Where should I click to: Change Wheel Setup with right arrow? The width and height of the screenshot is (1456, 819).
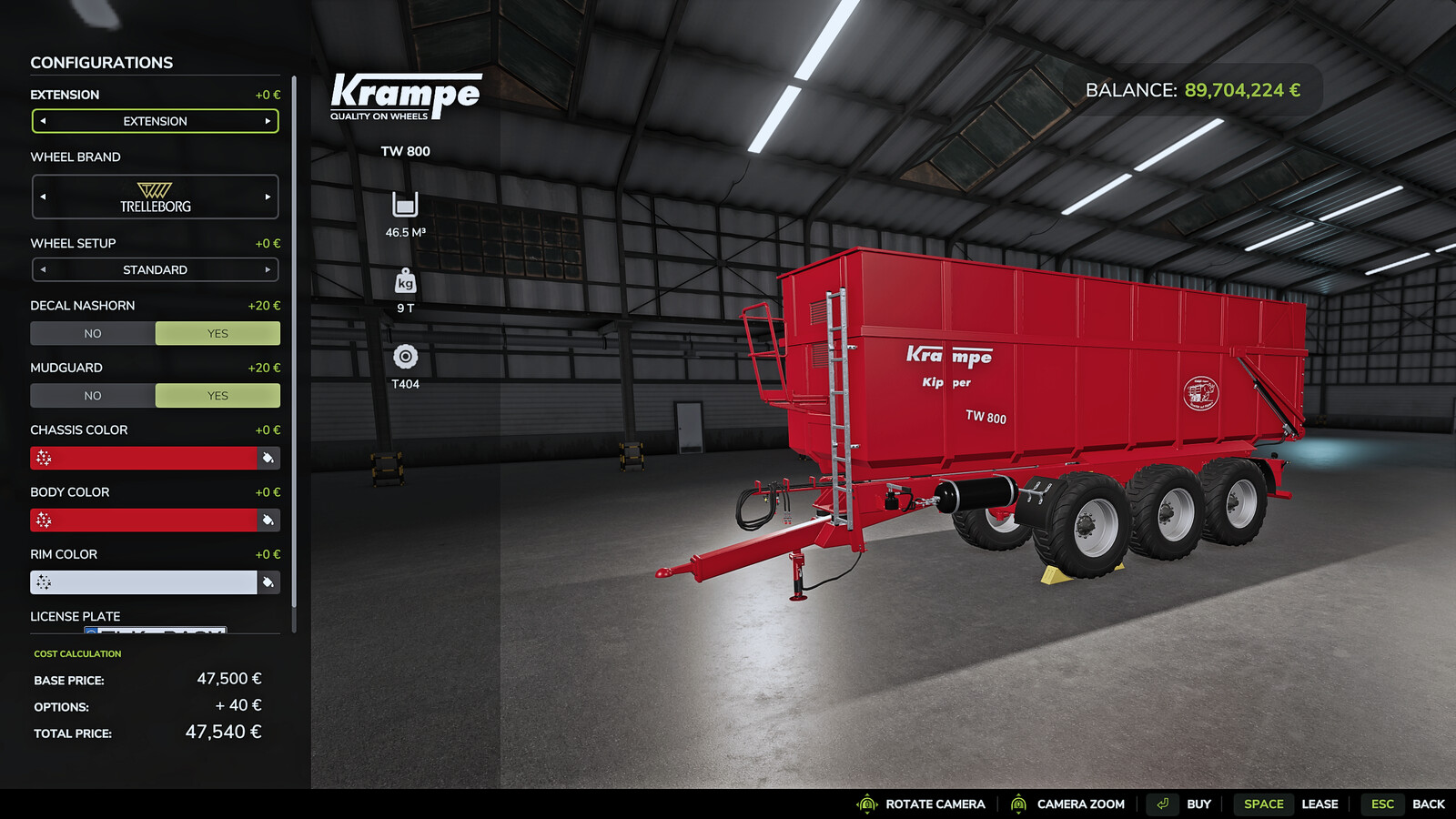point(270,269)
